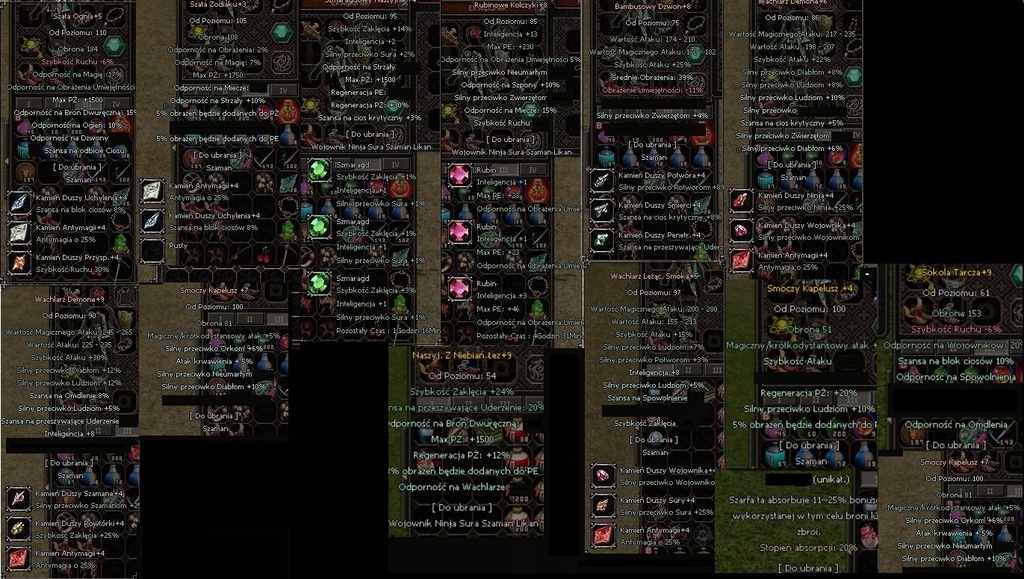Viewport: 1024px width, 579px height.
Task: Select the Kamień Duszy Szamana+4 stone icon
Action: [x=19, y=498]
